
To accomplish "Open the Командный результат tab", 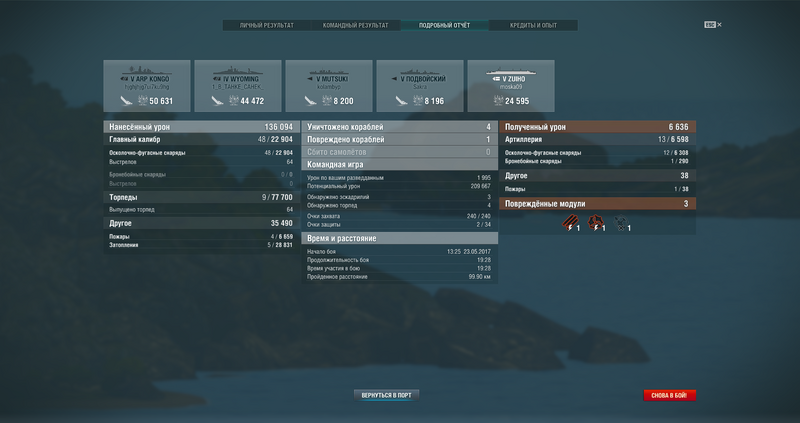I will (355, 25).
